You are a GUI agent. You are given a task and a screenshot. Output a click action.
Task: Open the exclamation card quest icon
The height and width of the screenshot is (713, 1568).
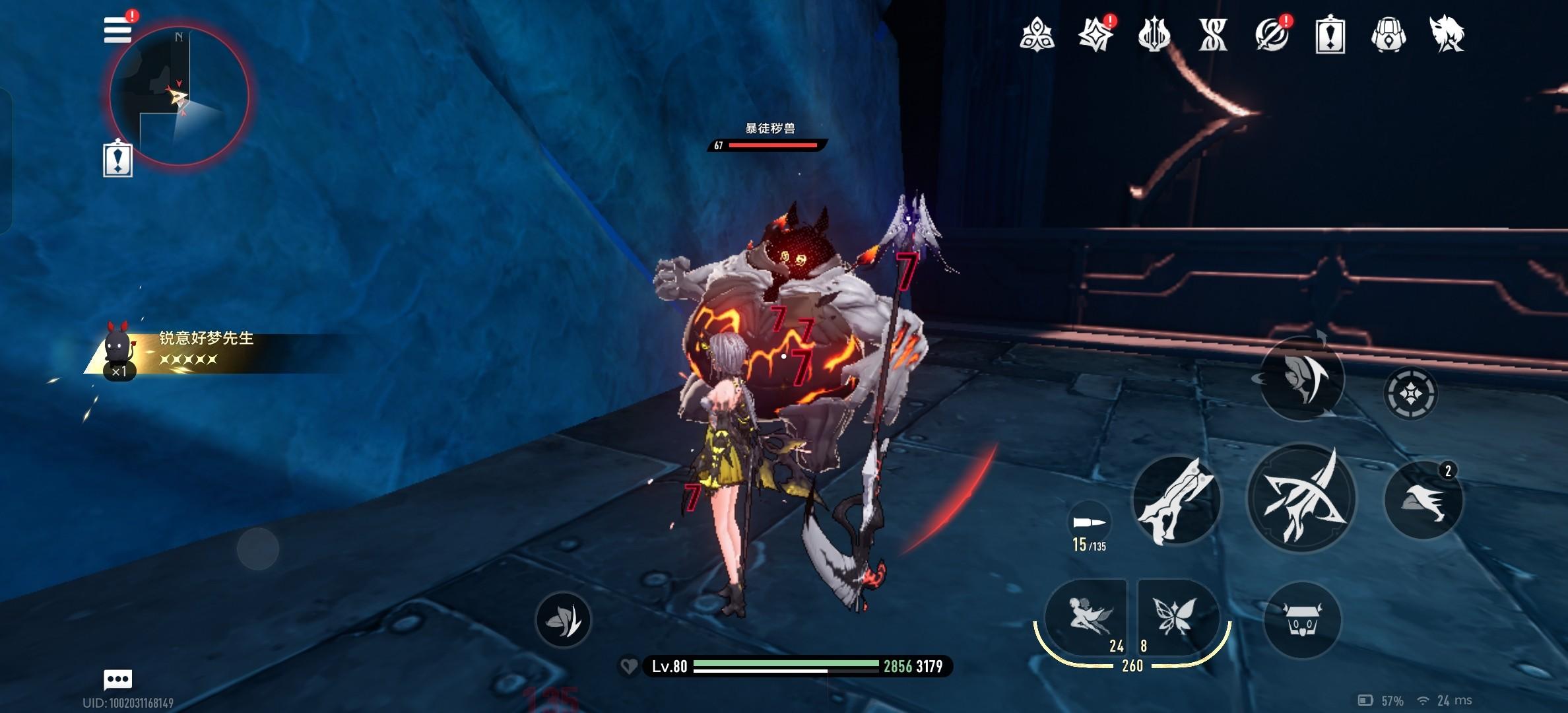click(x=1330, y=34)
